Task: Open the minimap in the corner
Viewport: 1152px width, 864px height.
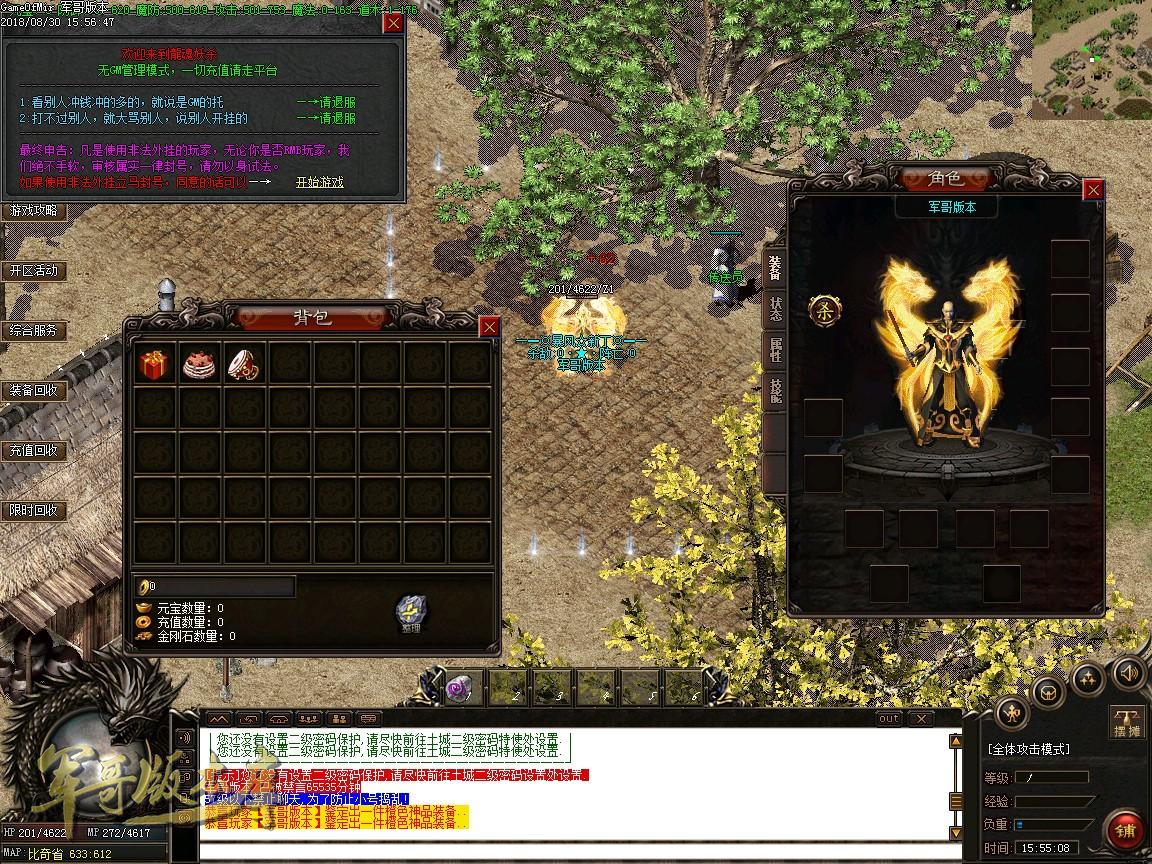Action: pyautogui.click(x=1090, y=60)
